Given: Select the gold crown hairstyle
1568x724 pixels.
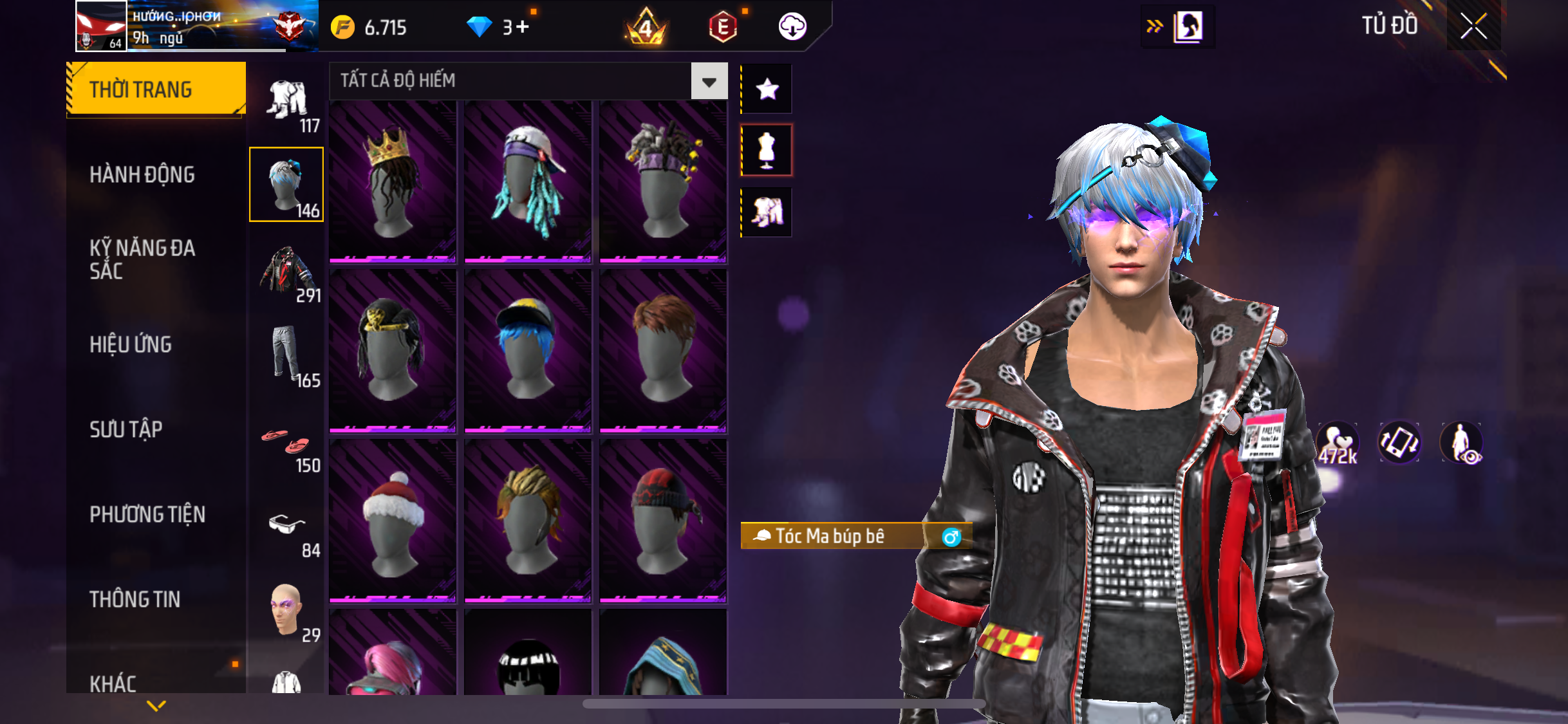Looking at the screenshot, I should [393, 181].
